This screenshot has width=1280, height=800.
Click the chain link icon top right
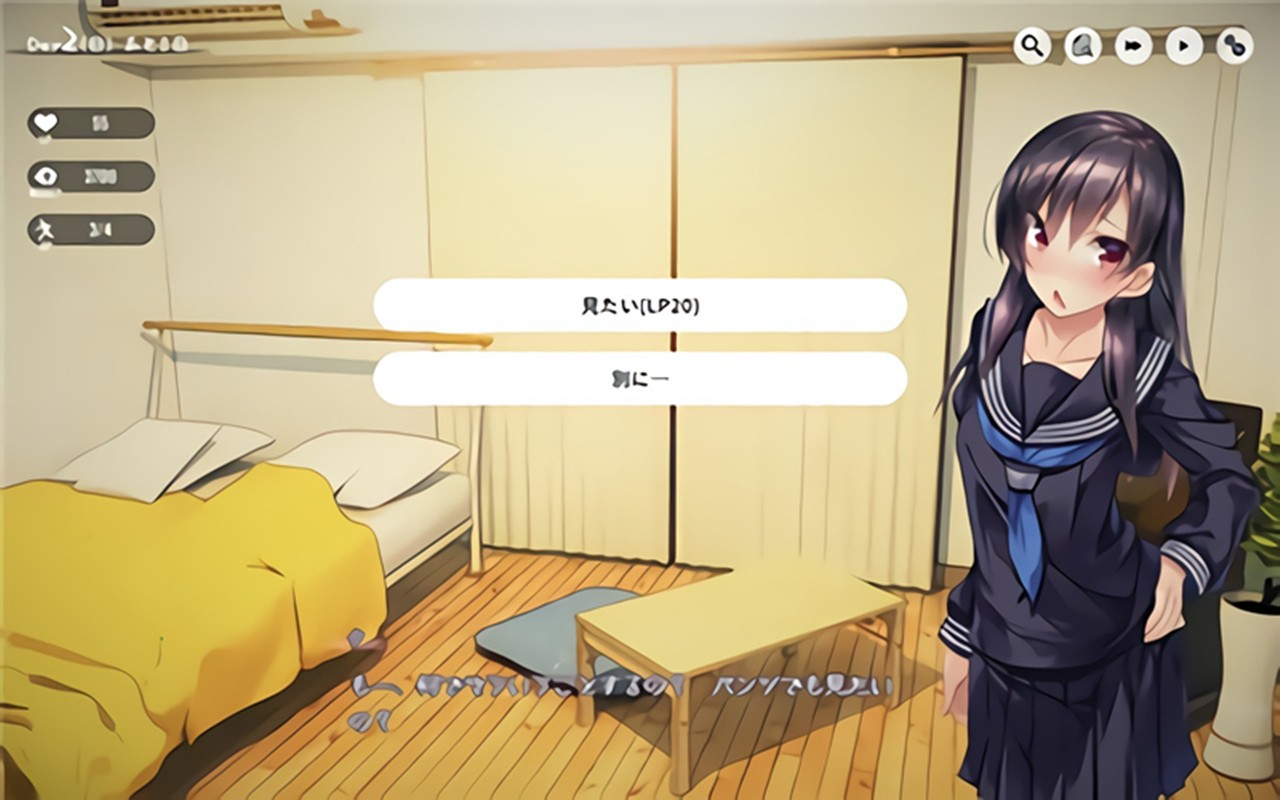pyautogui.click(x=1232, y=45)
